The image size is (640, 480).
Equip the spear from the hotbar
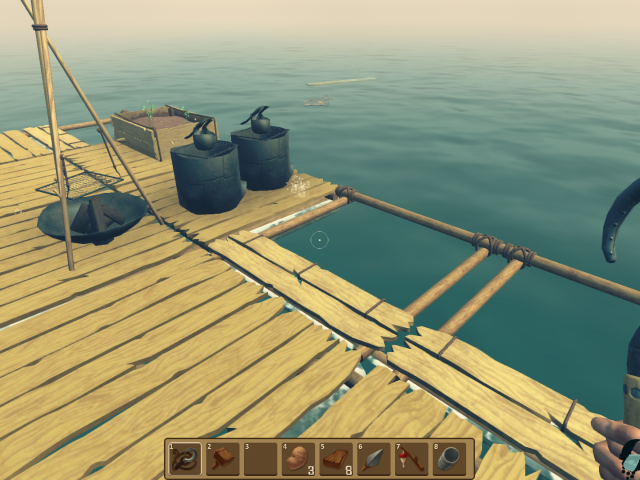[x=373, y=459]
